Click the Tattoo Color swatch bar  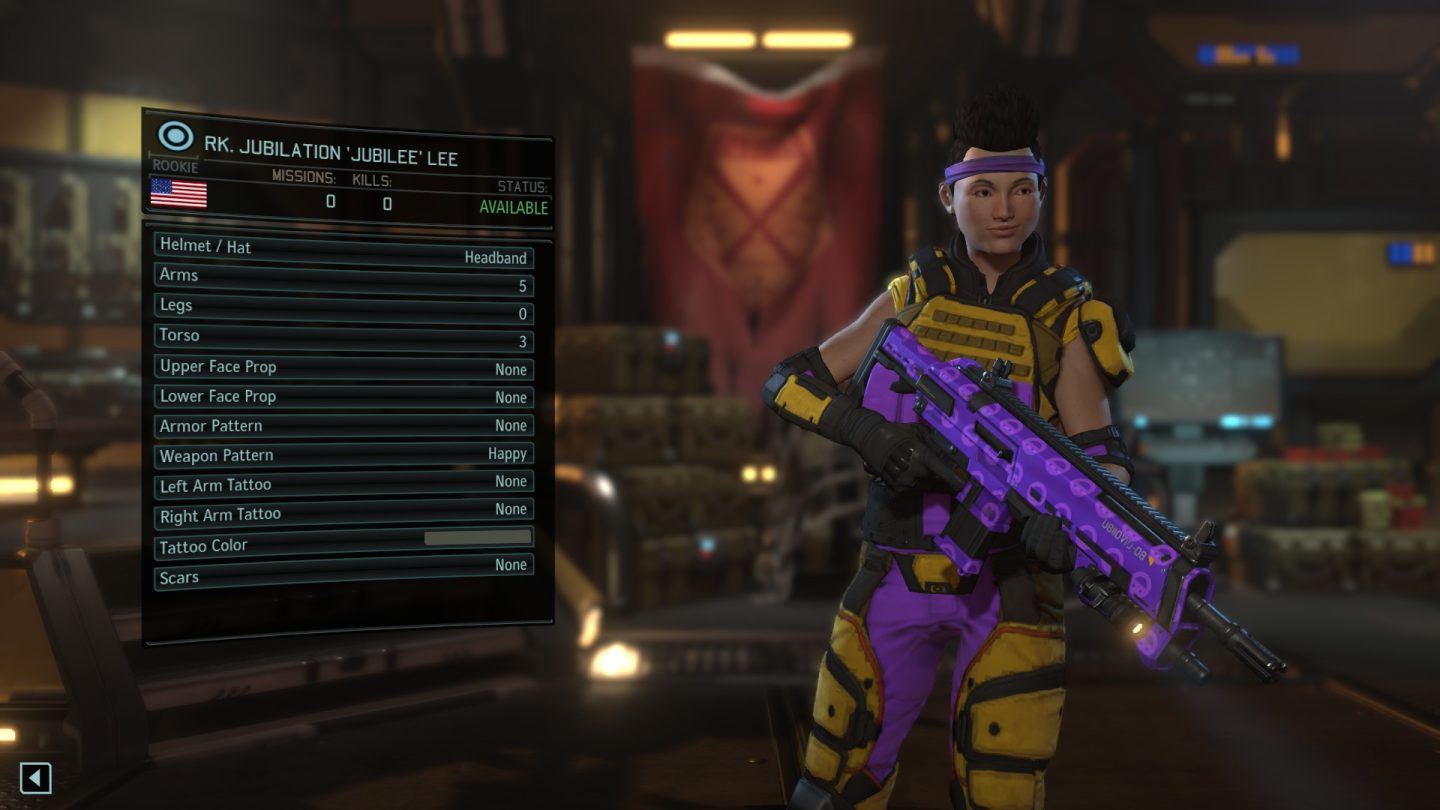[480, 538]
